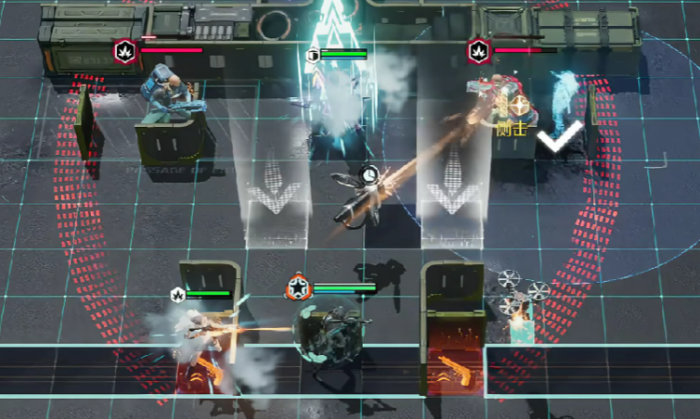Target the red enemy marker above the 侧击 unit
Screen dimensions: 700x419
478,51
